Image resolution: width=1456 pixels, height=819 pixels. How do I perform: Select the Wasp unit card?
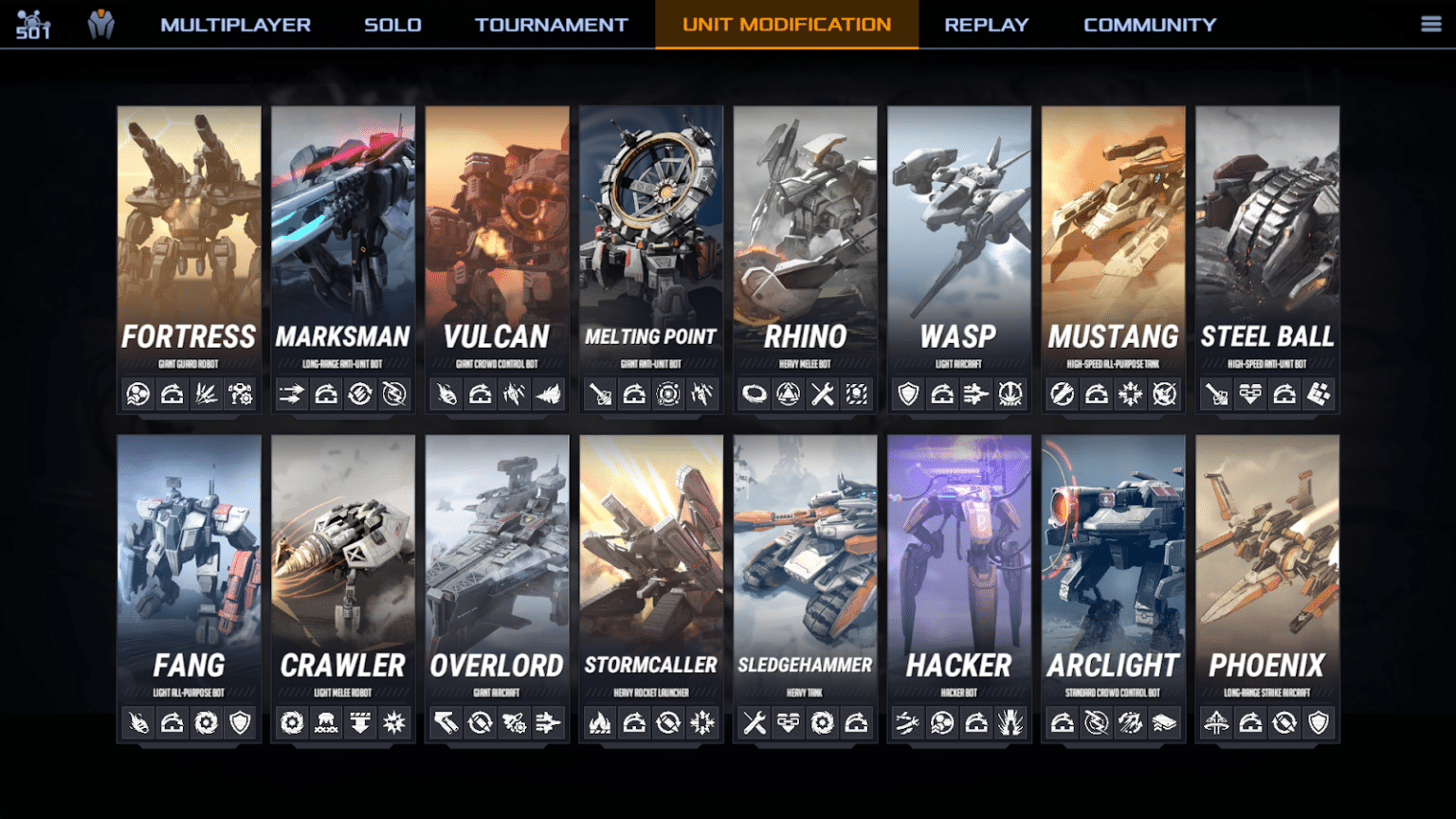click(x=959, y=237)
